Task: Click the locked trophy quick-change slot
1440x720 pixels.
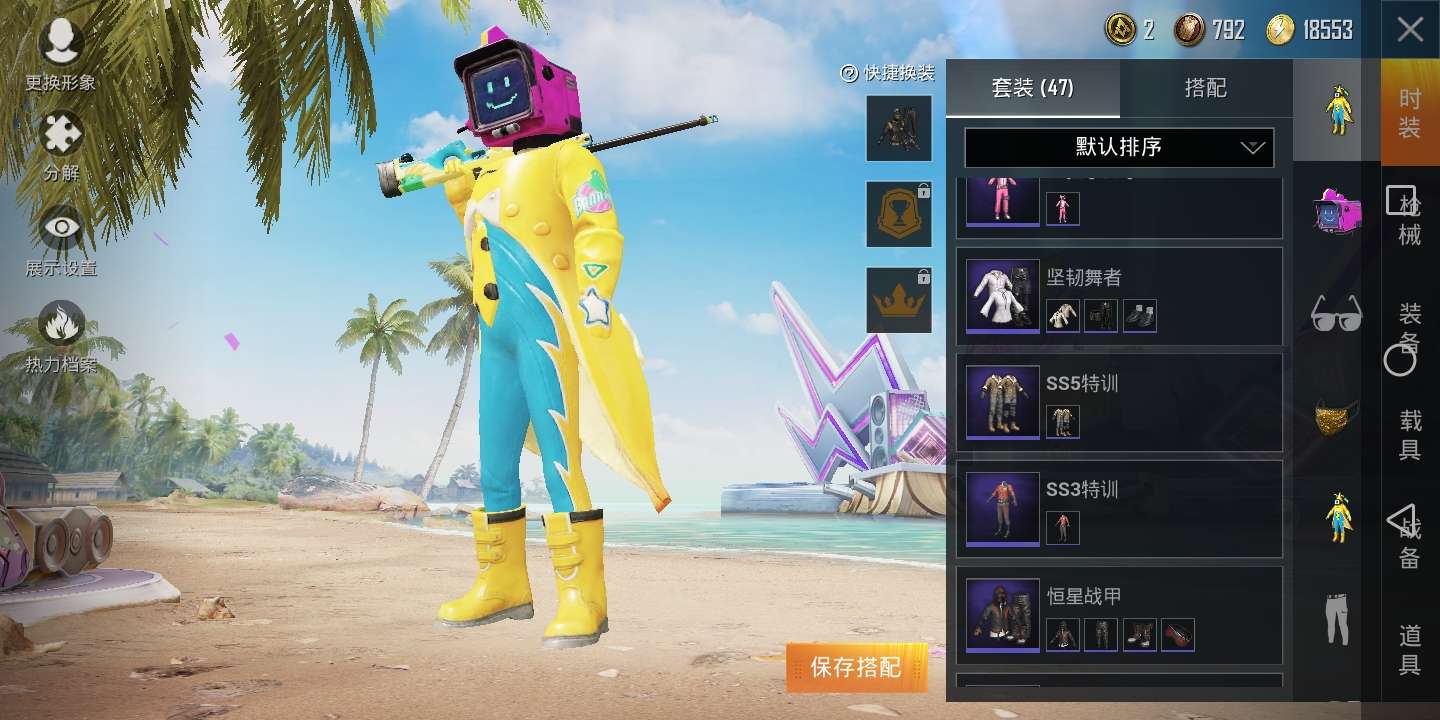Action: point(897,214)
